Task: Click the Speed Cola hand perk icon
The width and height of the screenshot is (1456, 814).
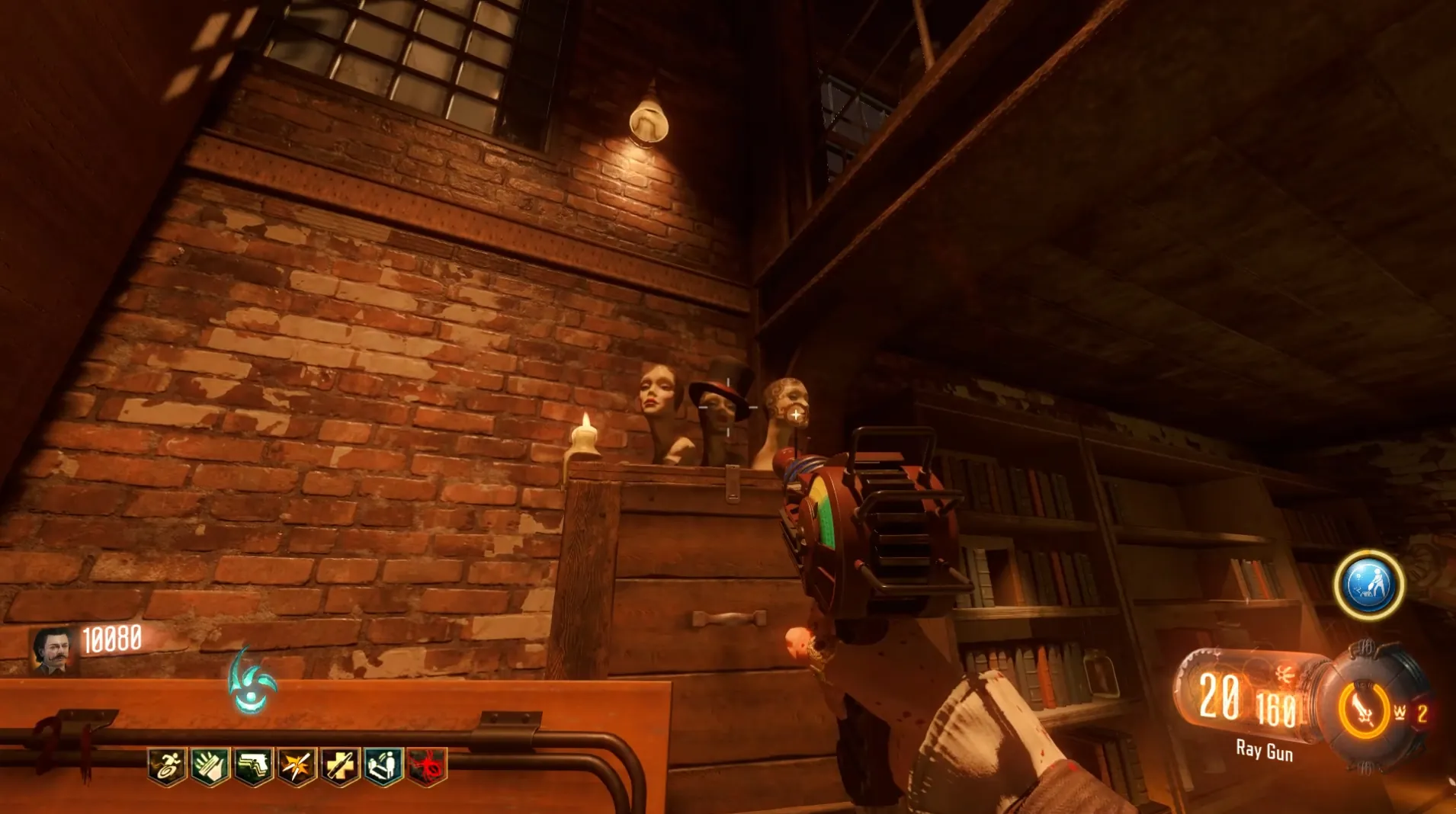Action: coord(210,765)
